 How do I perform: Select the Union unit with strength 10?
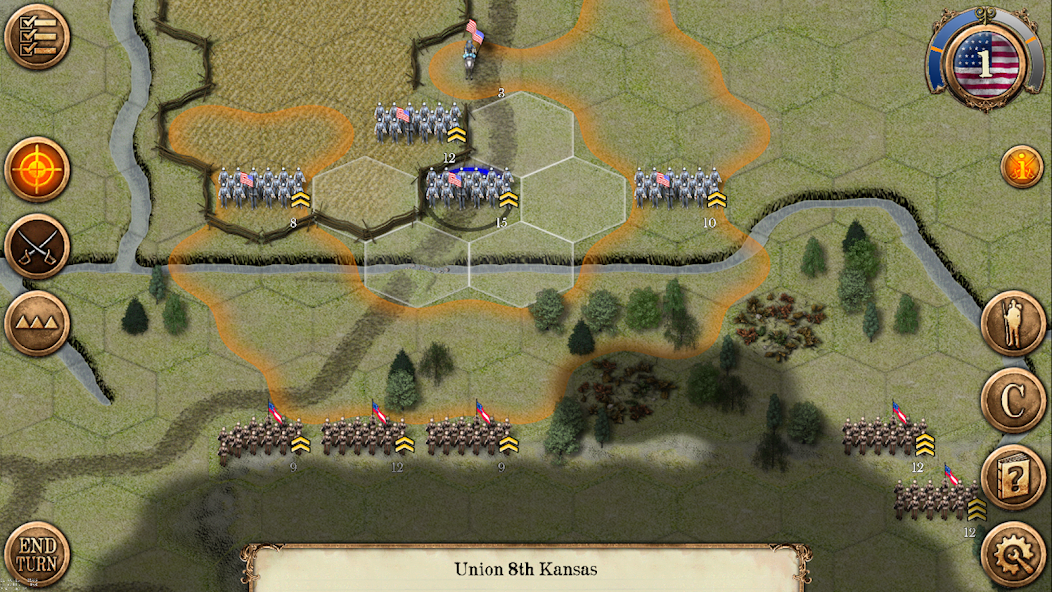coord(678,188)
